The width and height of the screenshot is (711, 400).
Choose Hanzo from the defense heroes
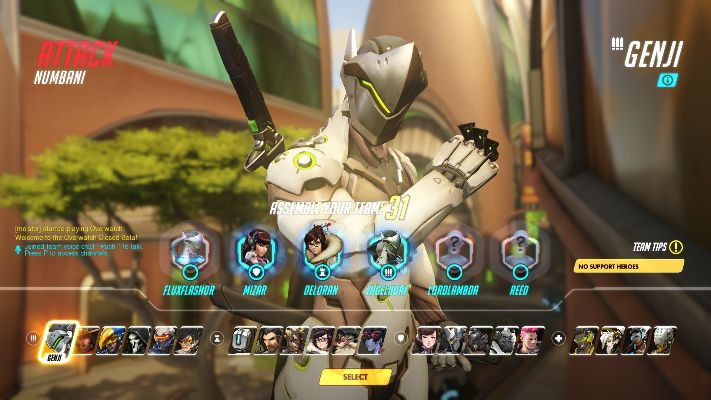coord(268,340)
